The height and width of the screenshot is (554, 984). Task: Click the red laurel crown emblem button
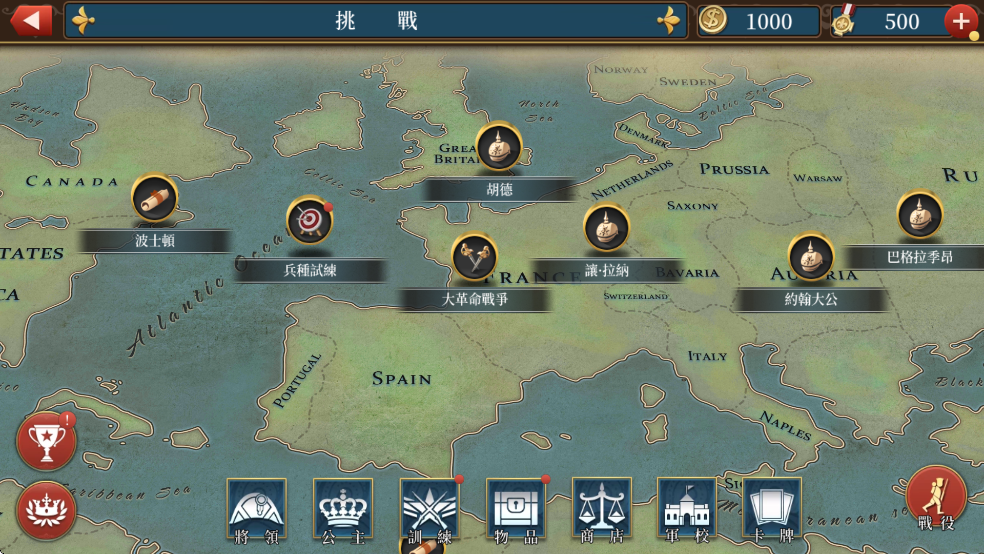[46, 509]
